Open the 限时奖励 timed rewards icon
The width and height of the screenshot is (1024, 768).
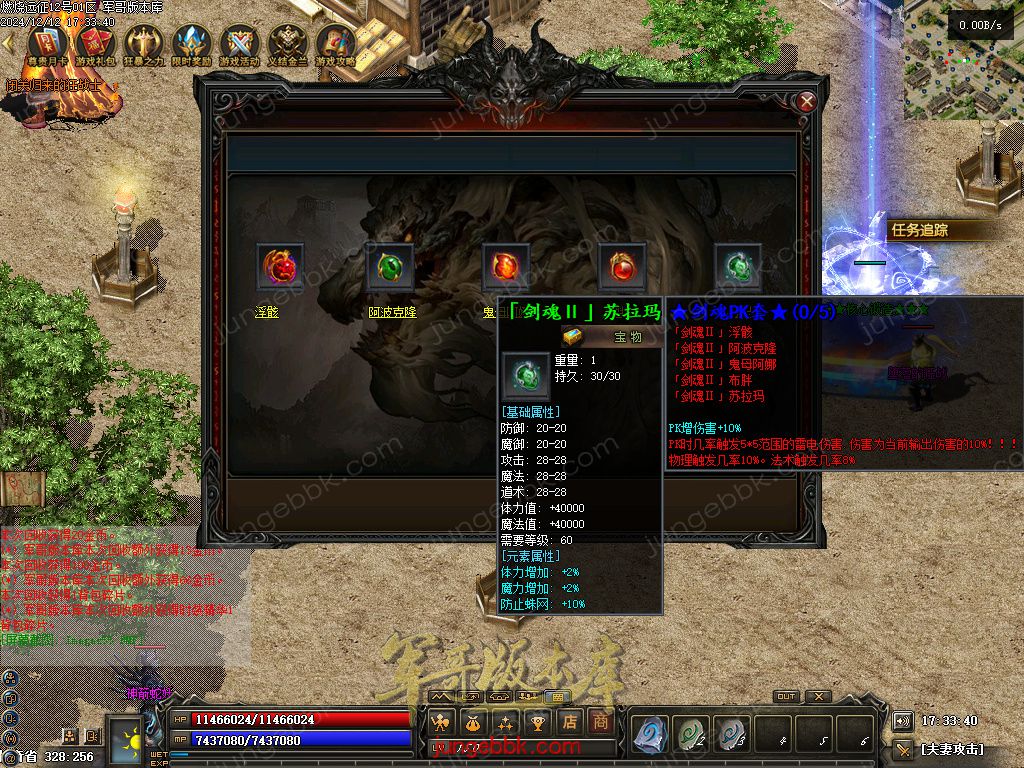click(x=191, y=44)
